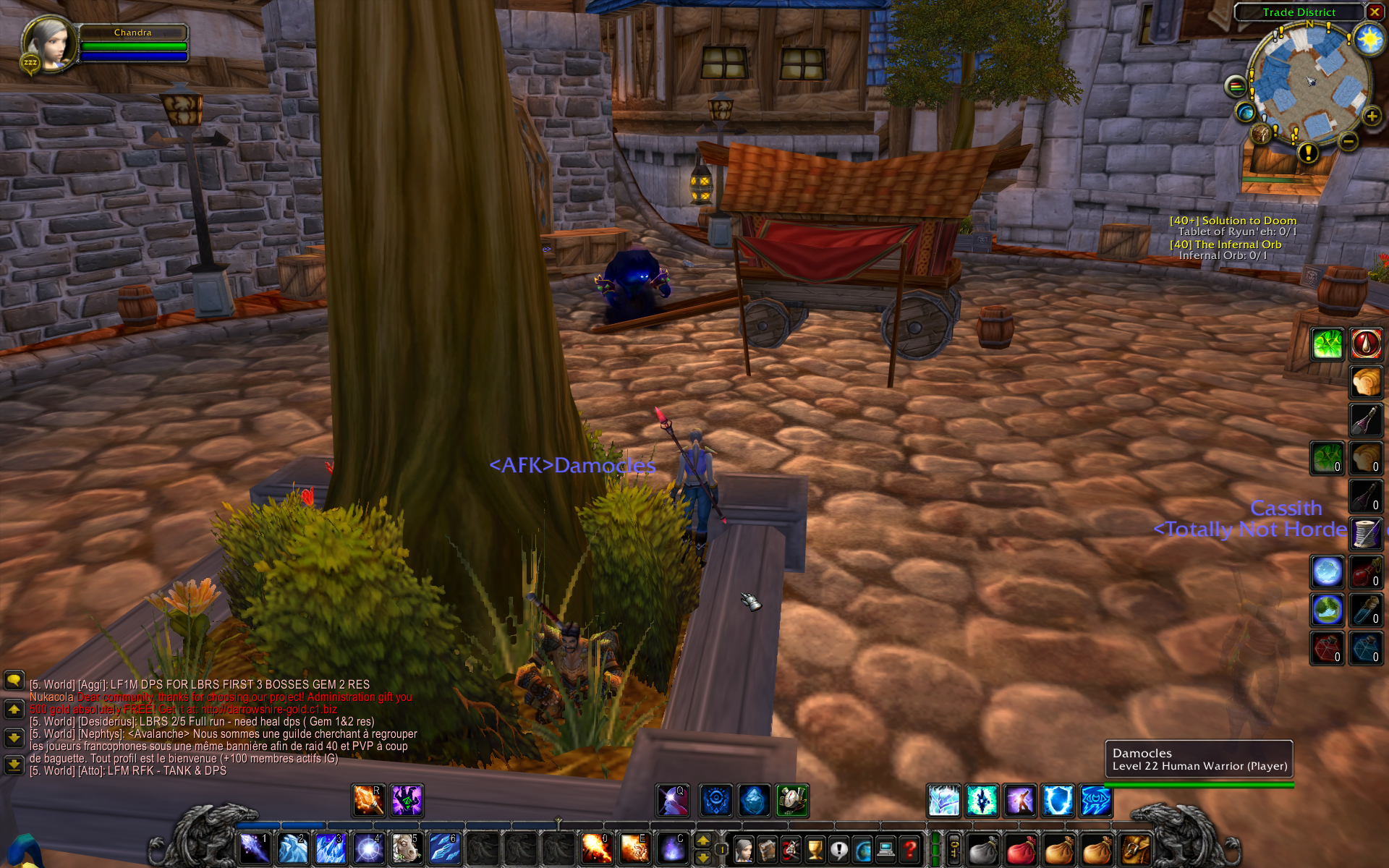Use the fire blast spell bound to 0
The width and height of the screenshot is (1389, 868).
(x=596, y=848)
